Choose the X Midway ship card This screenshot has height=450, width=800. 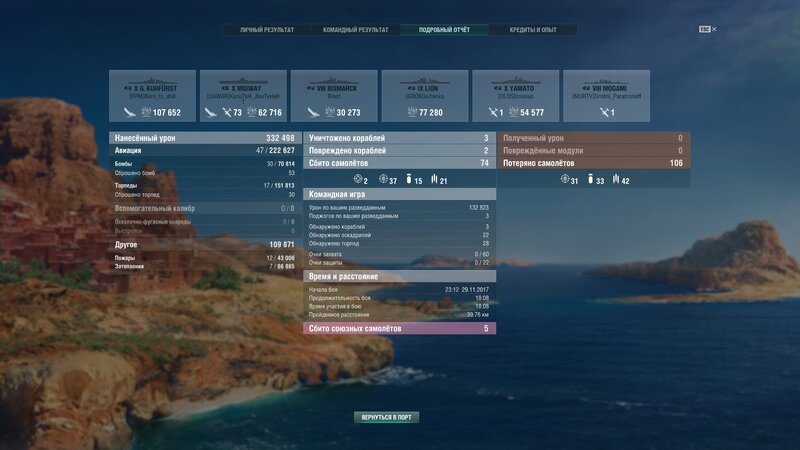243,96
